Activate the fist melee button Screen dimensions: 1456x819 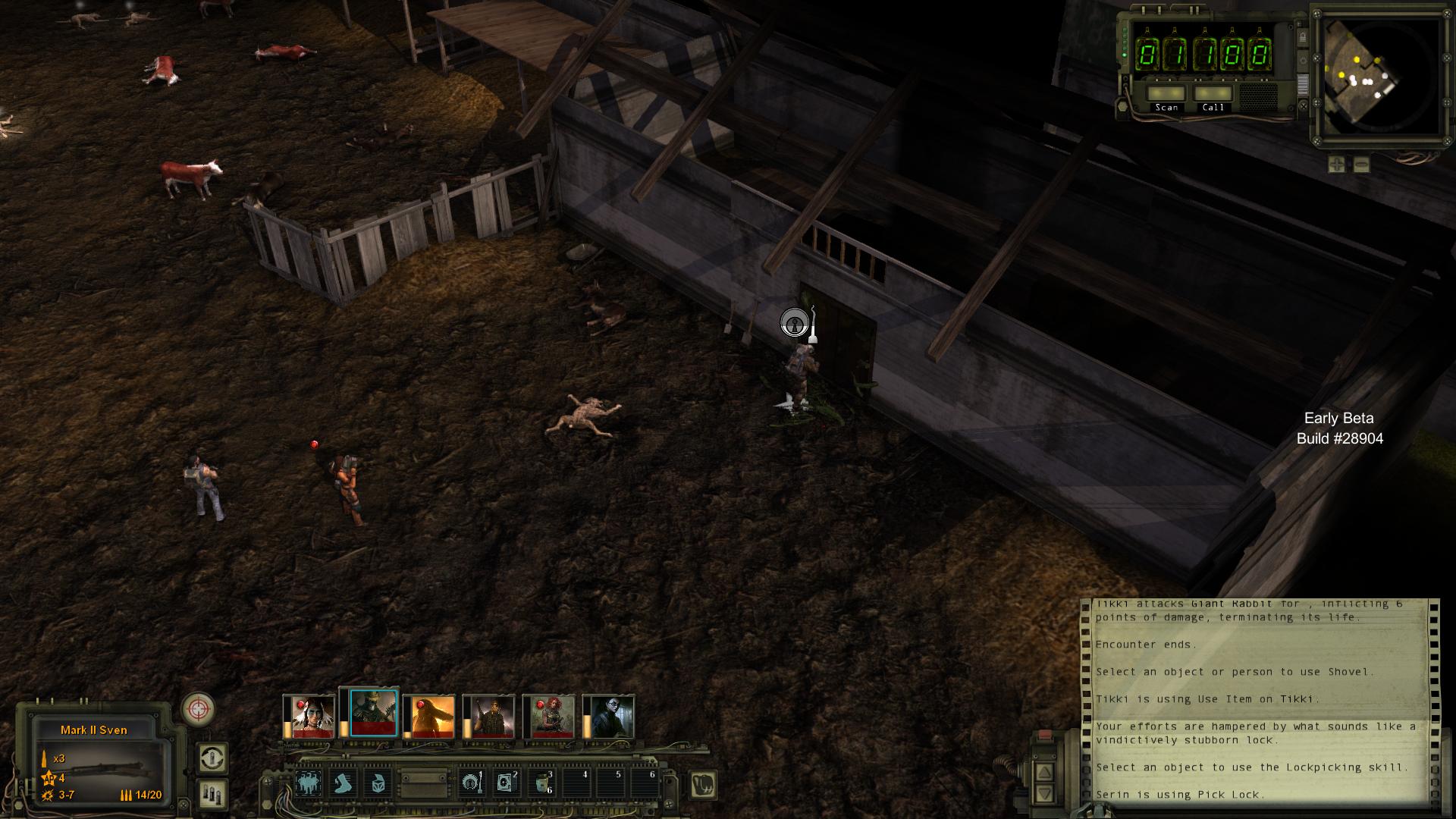pyautogui.click(x=703, y=785)
